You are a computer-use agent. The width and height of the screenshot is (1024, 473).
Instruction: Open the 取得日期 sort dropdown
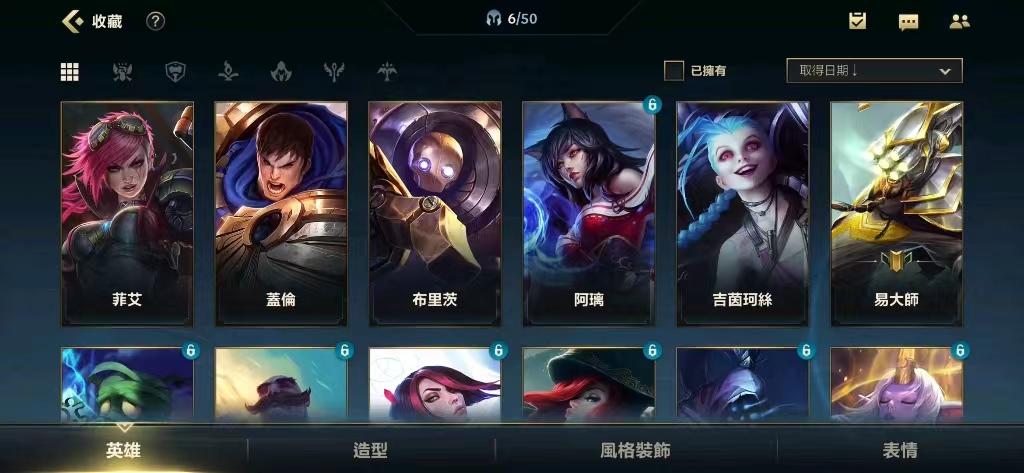click(874, 71)
